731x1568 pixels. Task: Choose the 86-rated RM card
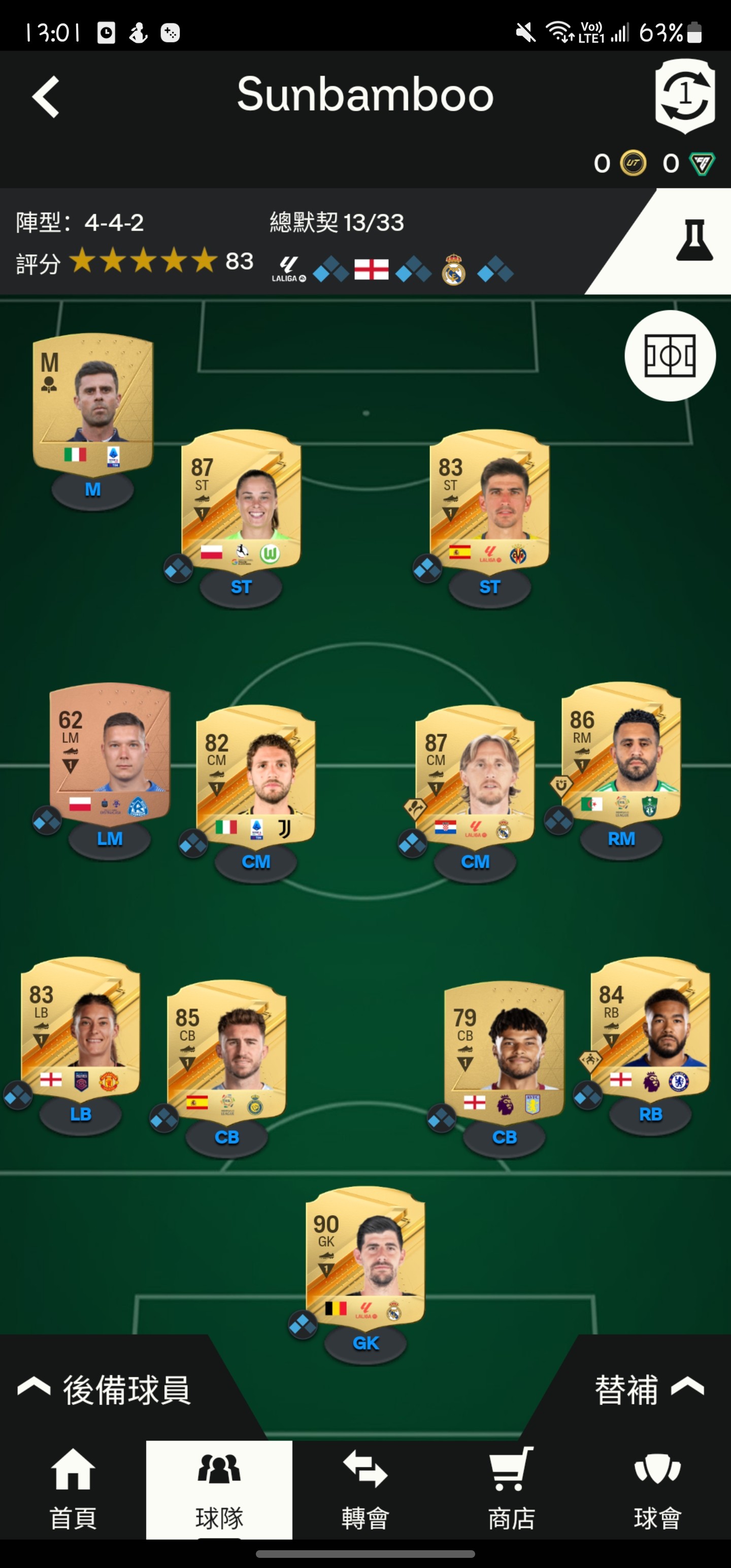click(621, 753)
